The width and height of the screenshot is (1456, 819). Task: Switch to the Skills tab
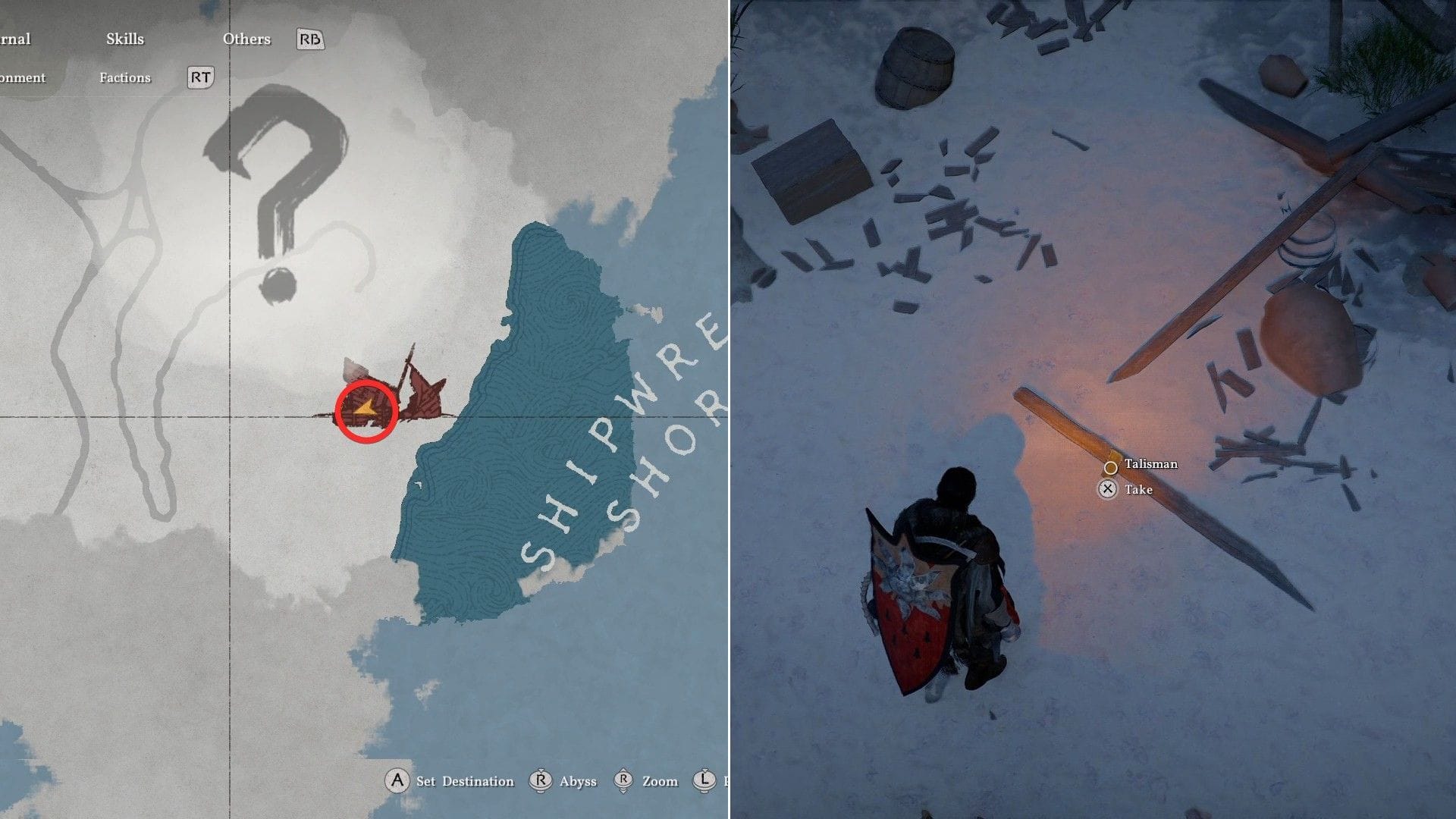click(x=125, y=39)
